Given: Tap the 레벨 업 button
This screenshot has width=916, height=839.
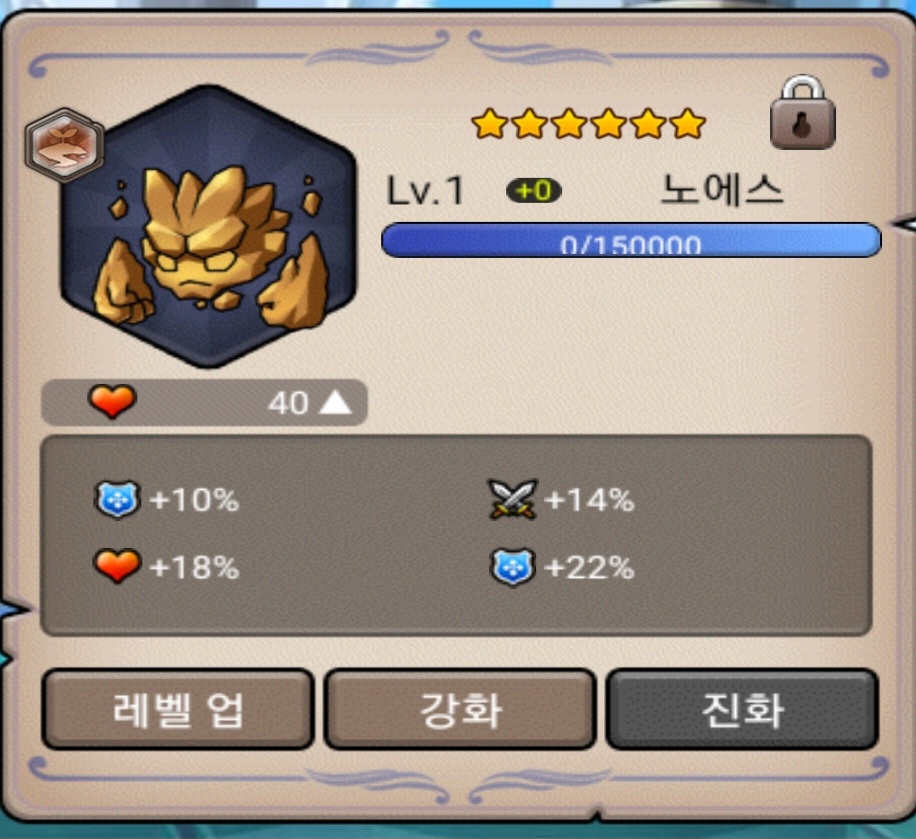Looking at the screenshot, I should pyautogui.click(x=177, y=709).
